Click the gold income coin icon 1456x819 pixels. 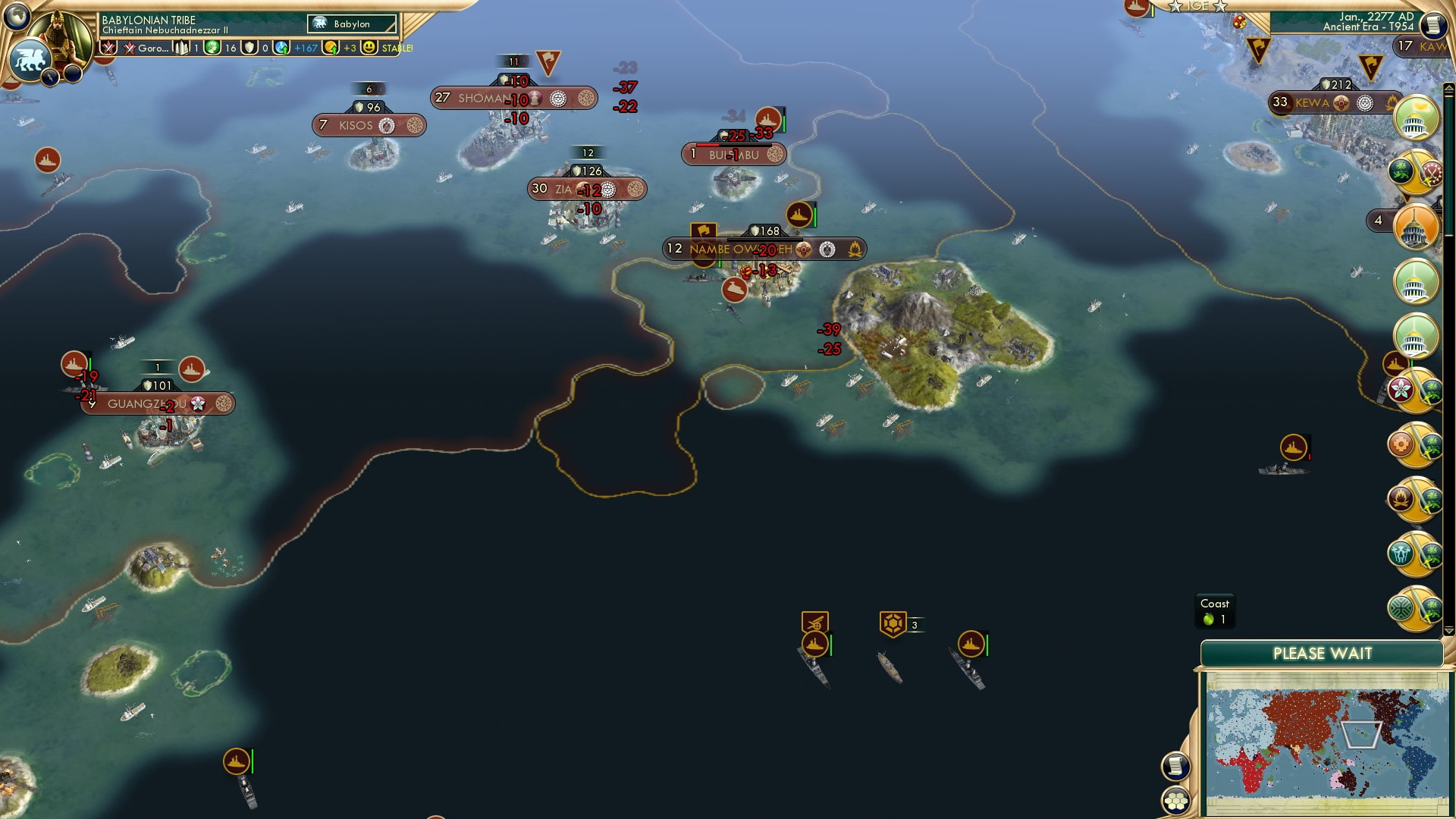point(331,49)
